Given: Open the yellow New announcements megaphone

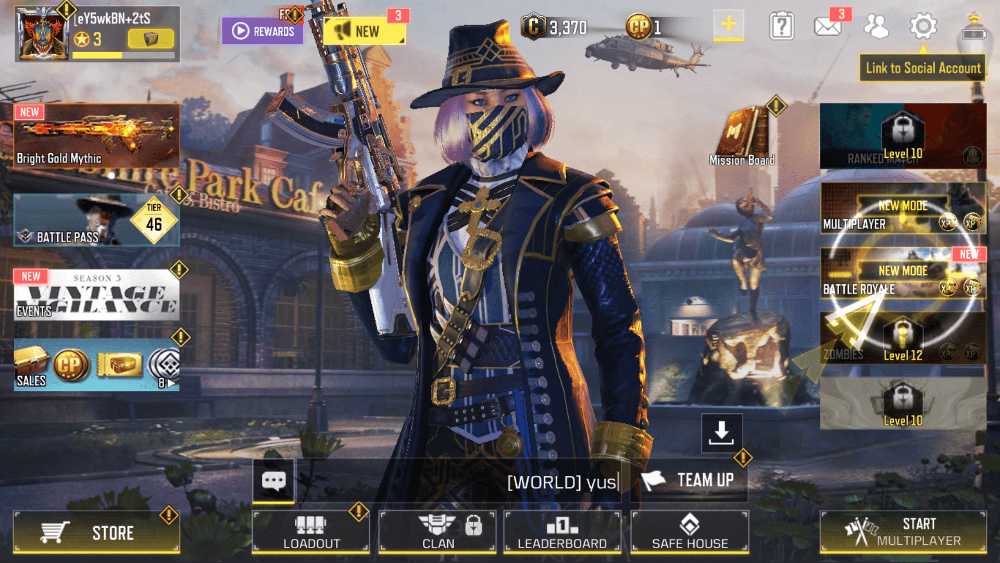Looking at the screenshot, I should (364, 31).
